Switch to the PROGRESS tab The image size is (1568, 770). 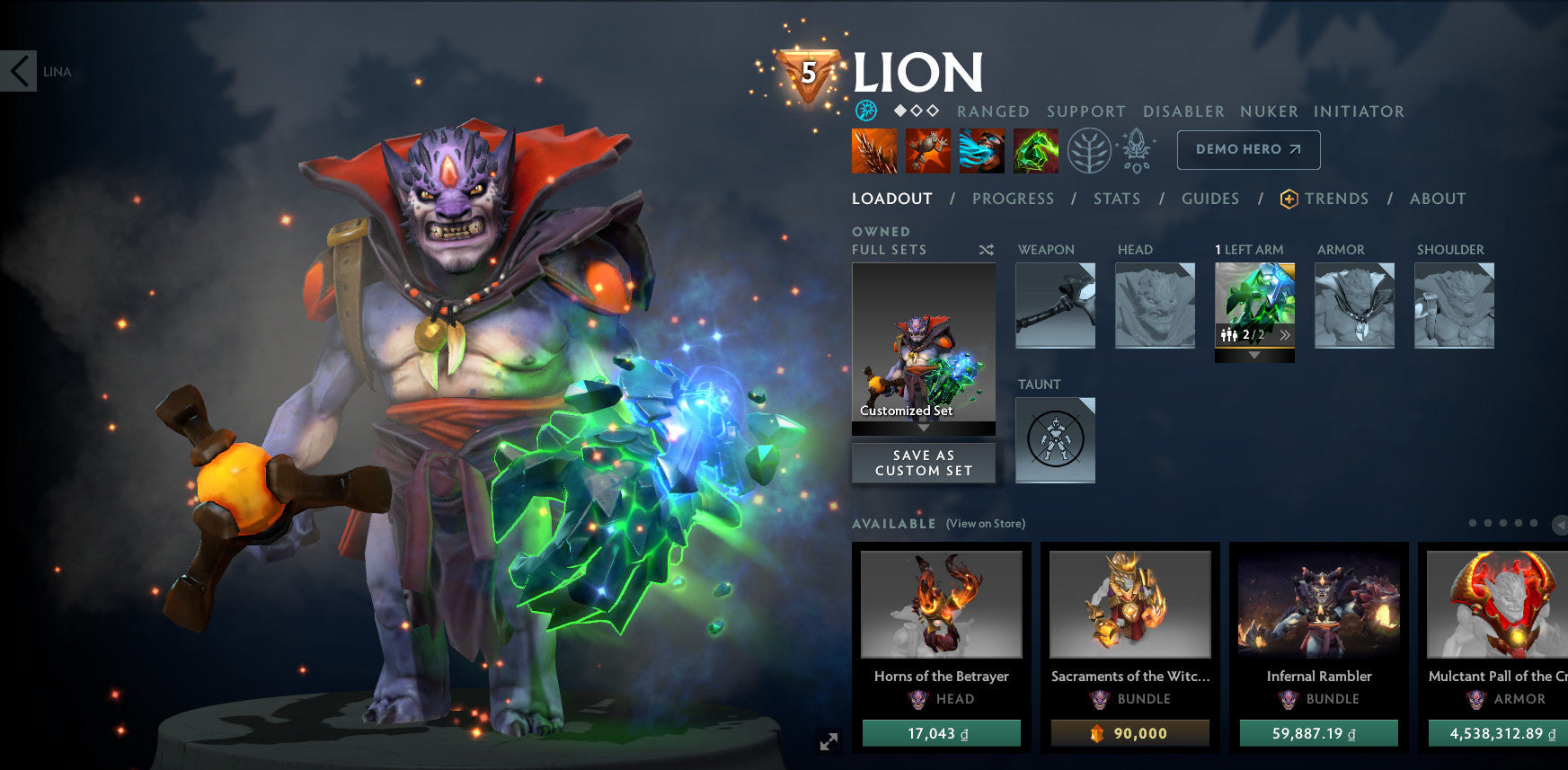1013,199
